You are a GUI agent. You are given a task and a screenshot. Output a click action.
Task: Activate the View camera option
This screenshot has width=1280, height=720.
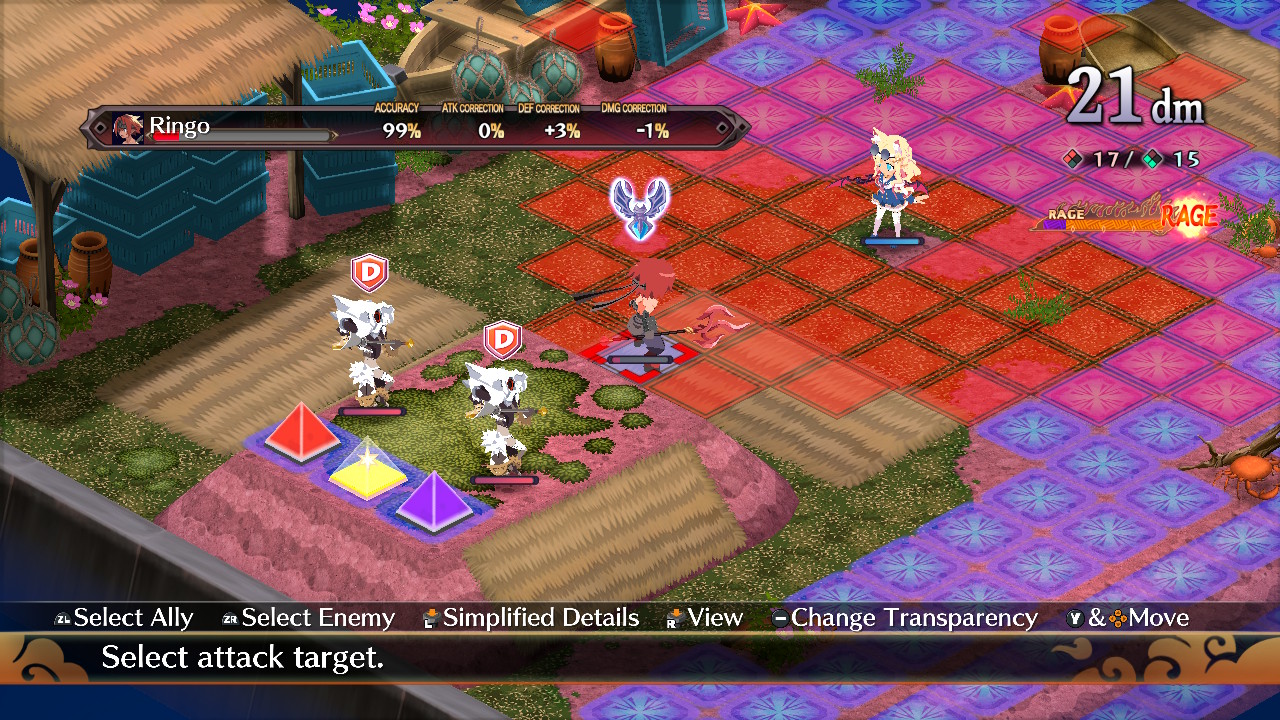715,618
